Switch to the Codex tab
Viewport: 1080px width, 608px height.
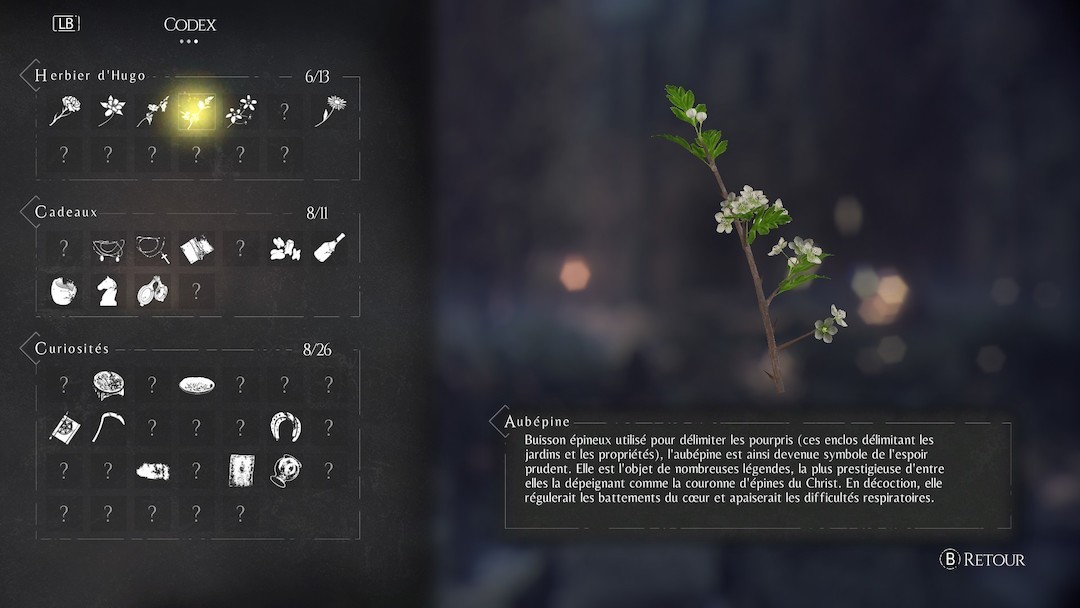click(x=190, y=25)
